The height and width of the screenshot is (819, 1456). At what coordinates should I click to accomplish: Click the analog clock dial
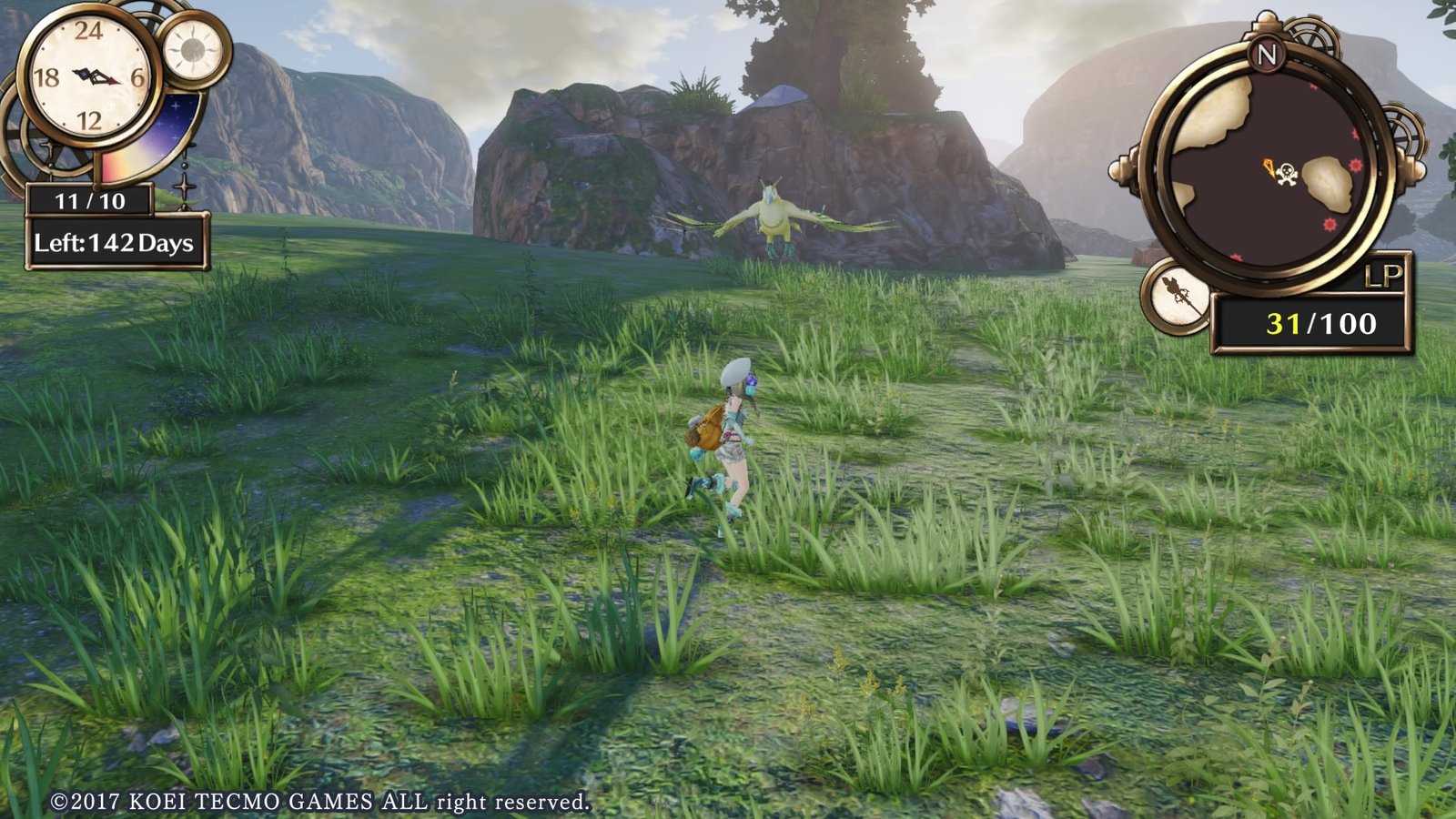coord(89,76)
